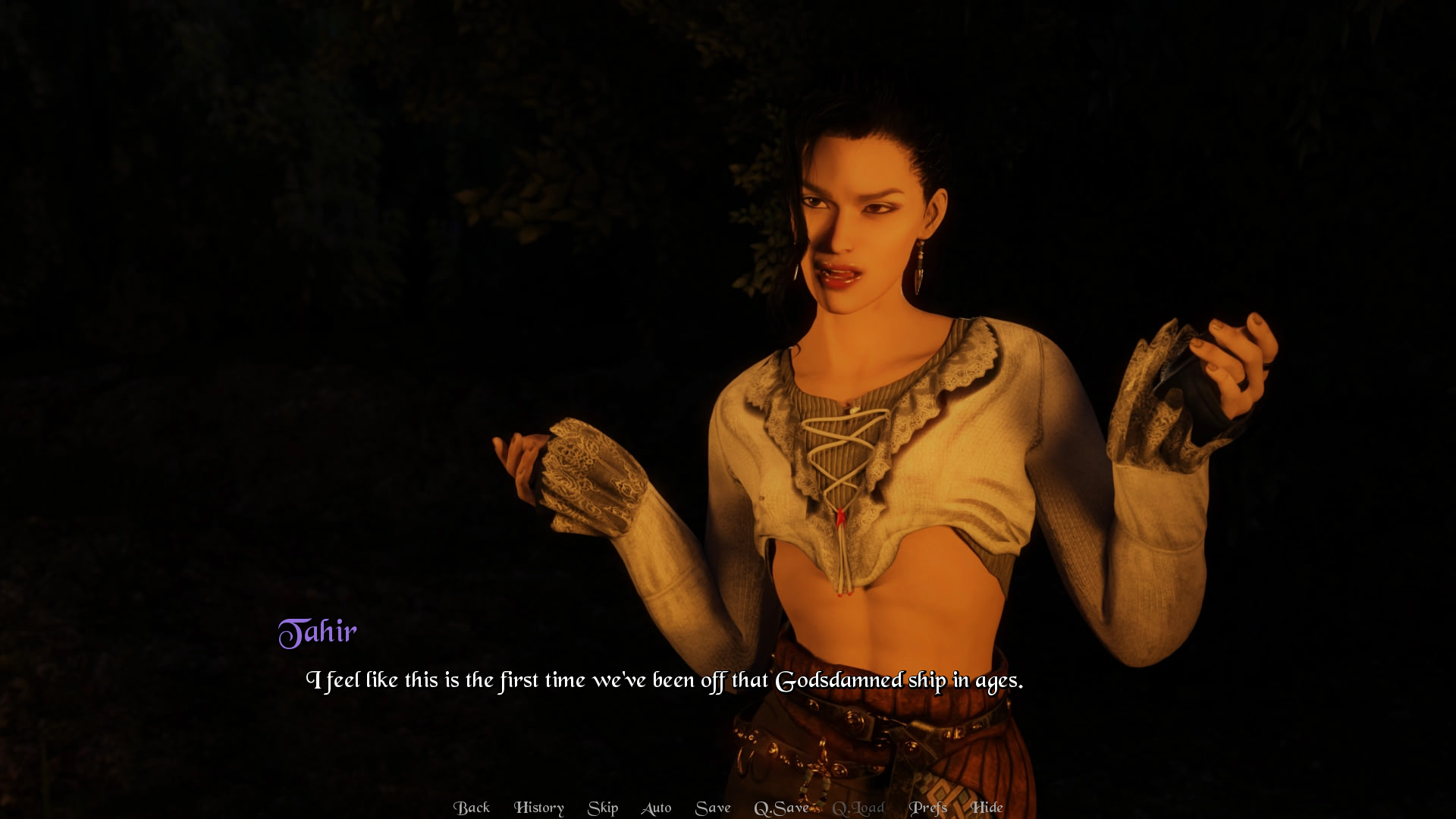Quick save with Q.Save
The height and width of the screenshot is (819, 1456).
(x=781, y=808)
